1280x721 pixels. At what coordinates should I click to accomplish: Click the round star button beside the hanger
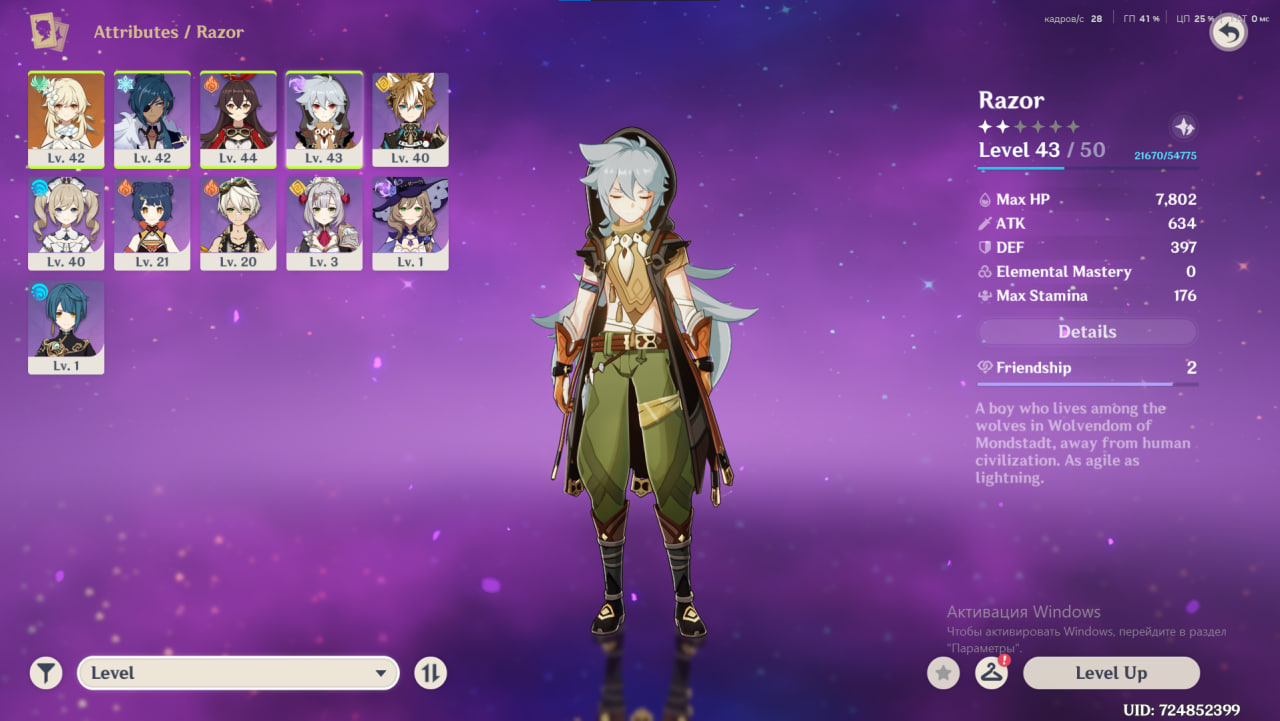[942, 673]
